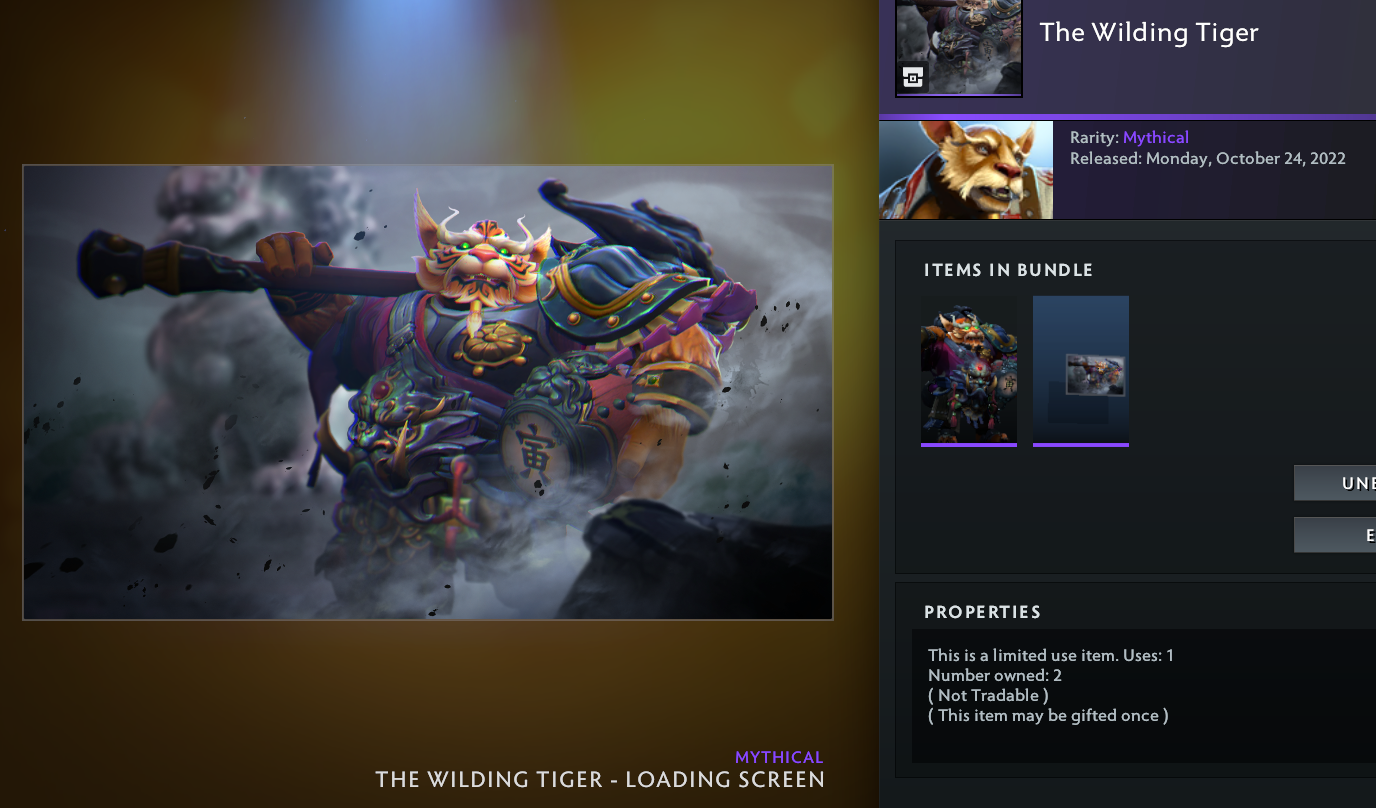Open the Wilding Tiger loading screen preview
The image size is (1376, 808).
[x=428, y=392]
